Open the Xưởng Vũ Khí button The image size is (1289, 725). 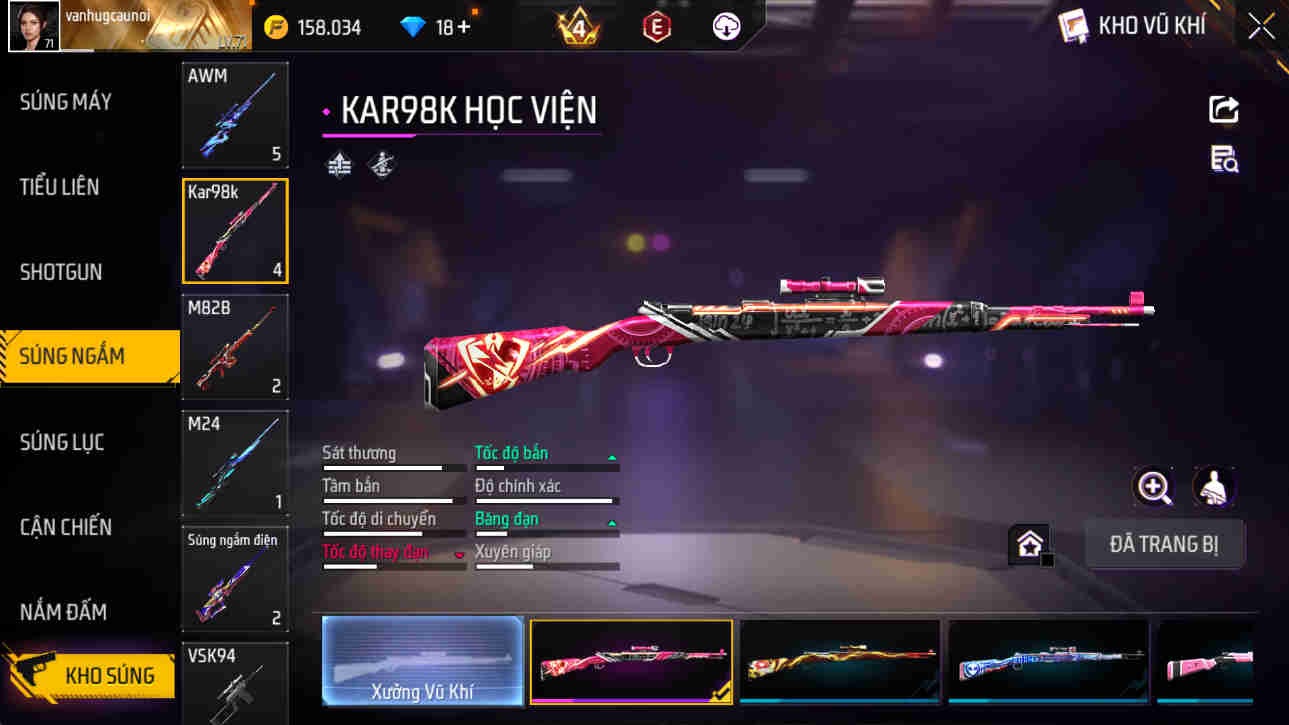click(421, 662)
